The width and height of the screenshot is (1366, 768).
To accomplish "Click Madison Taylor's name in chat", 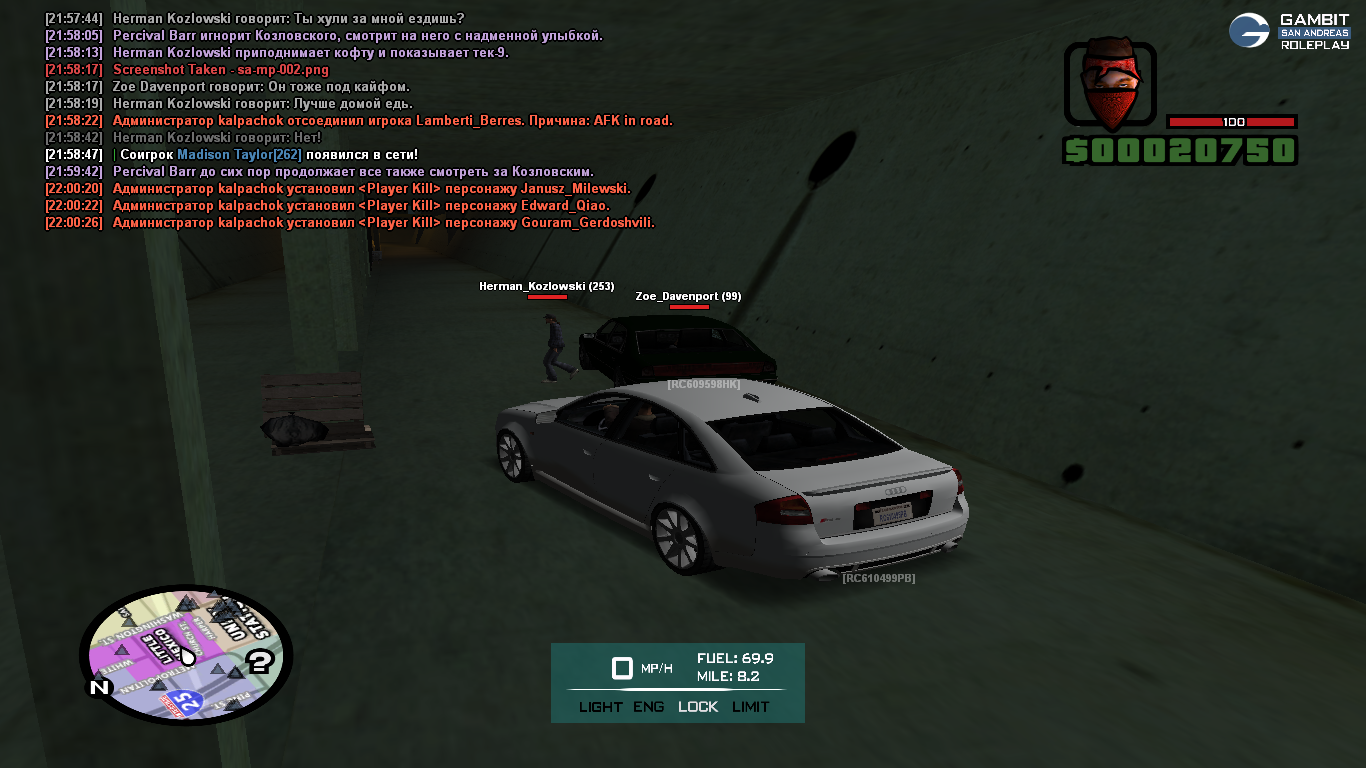I will [x=239, y=155].
